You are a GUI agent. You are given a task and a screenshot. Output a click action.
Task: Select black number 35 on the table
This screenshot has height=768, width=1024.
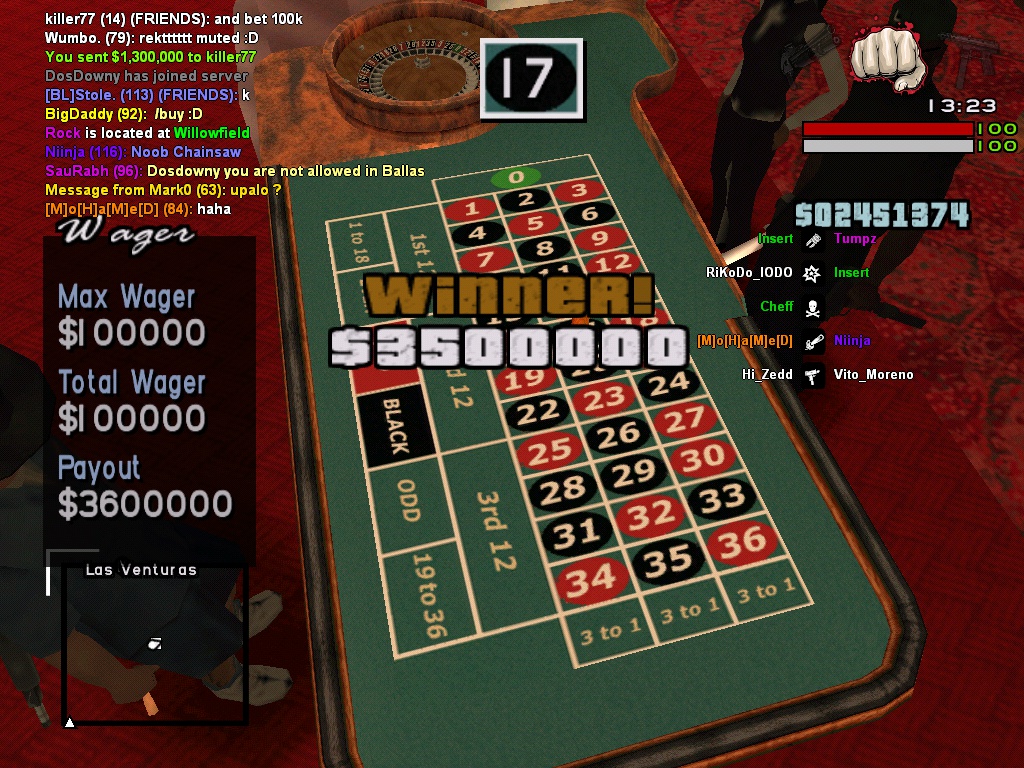point(668,561)
